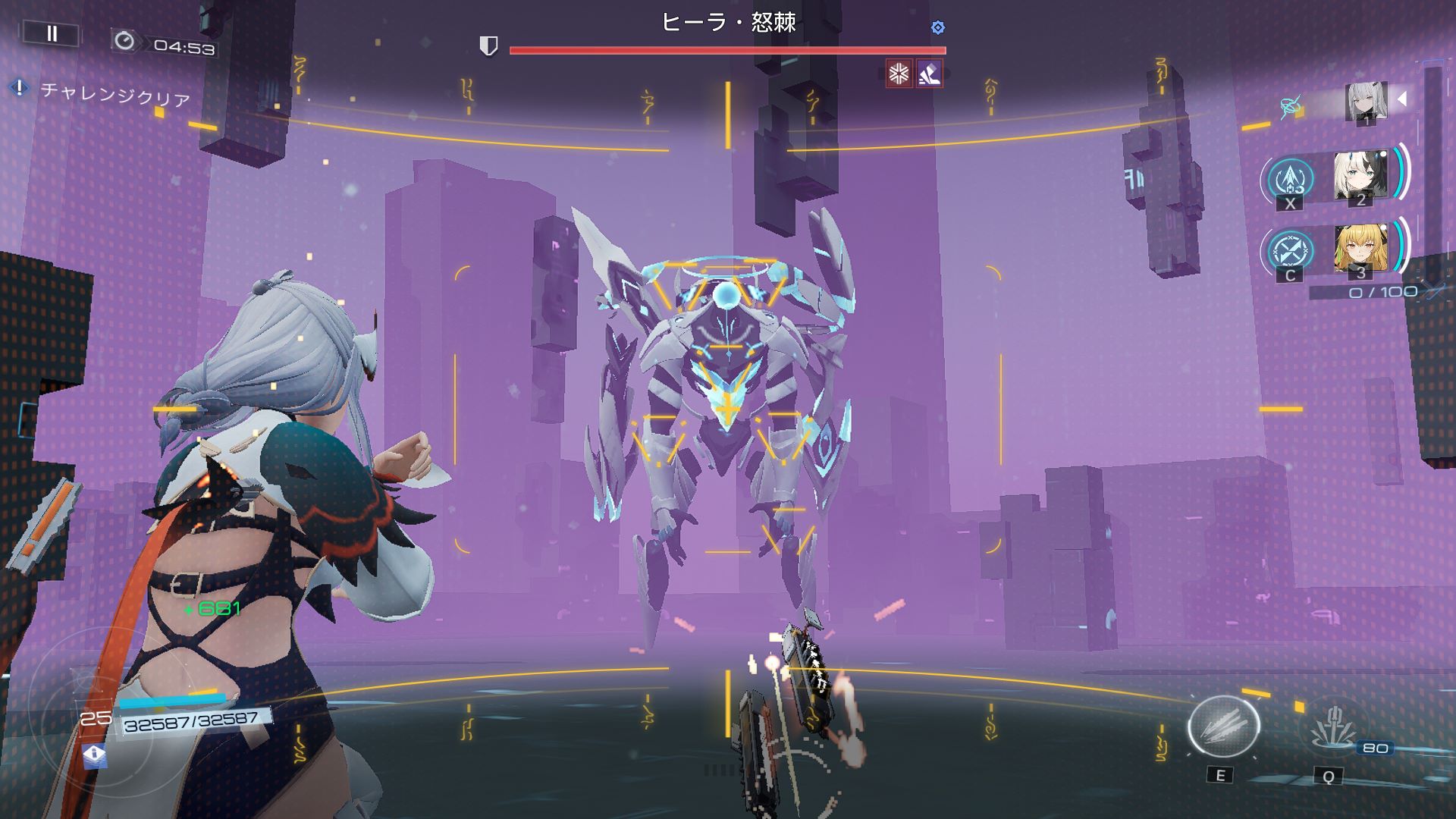This screenshot has width=1456, height=819.
Task: Open the challenge clear objective tracker
Action: 114,95
